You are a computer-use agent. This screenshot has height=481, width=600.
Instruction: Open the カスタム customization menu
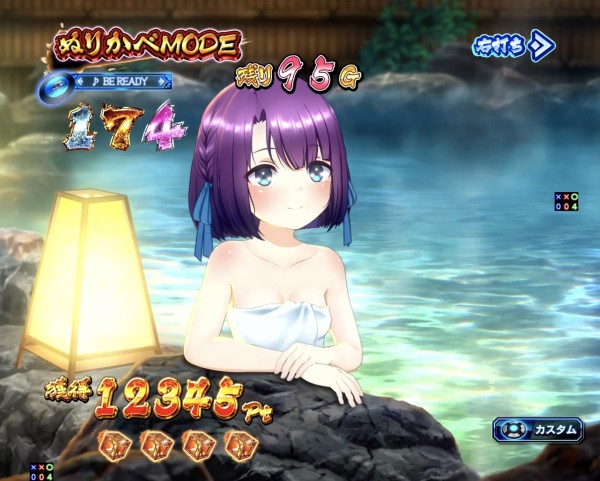pos(538,430)
